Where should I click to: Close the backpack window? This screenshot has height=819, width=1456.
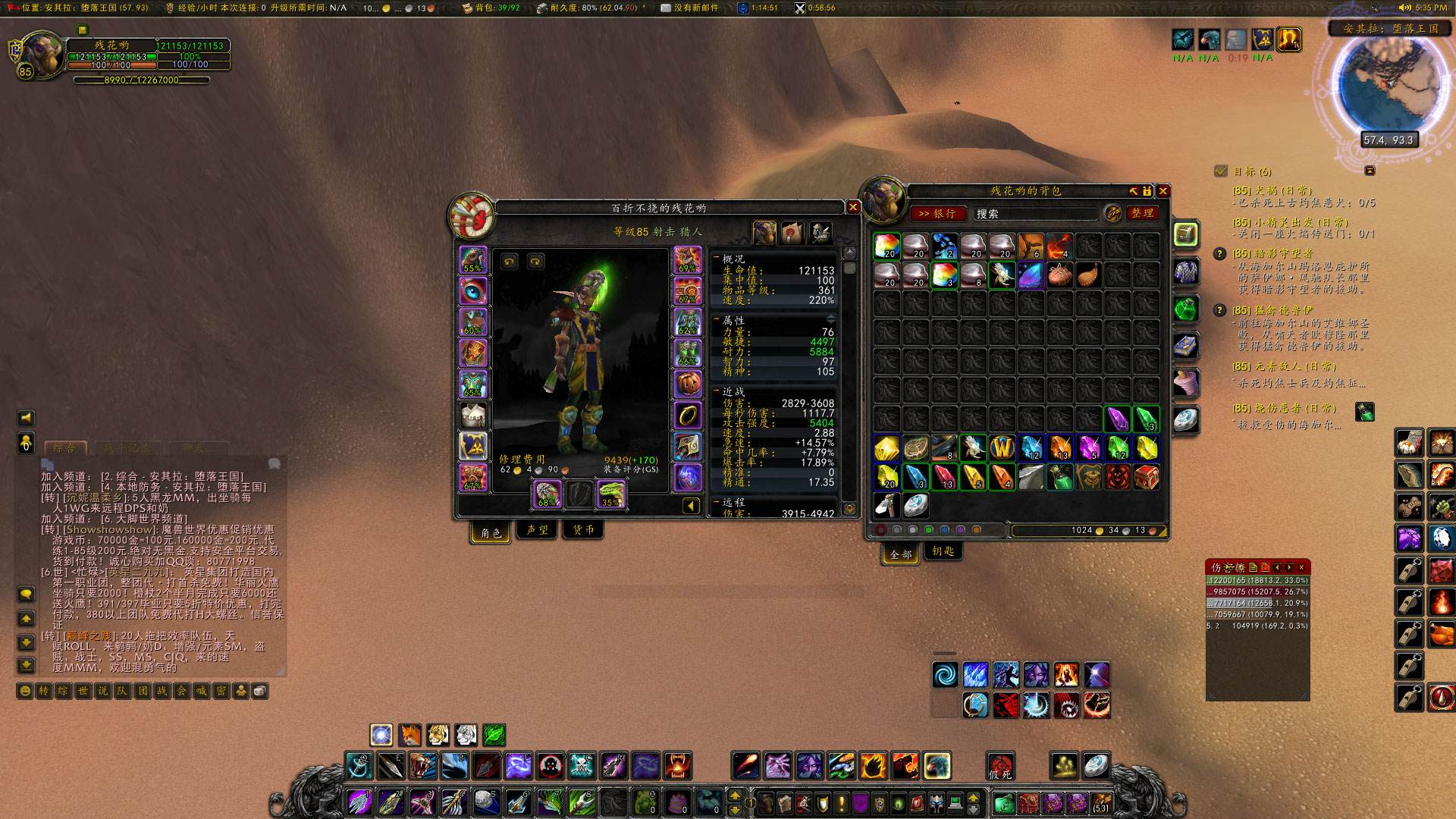click(x=1163, y=191)
